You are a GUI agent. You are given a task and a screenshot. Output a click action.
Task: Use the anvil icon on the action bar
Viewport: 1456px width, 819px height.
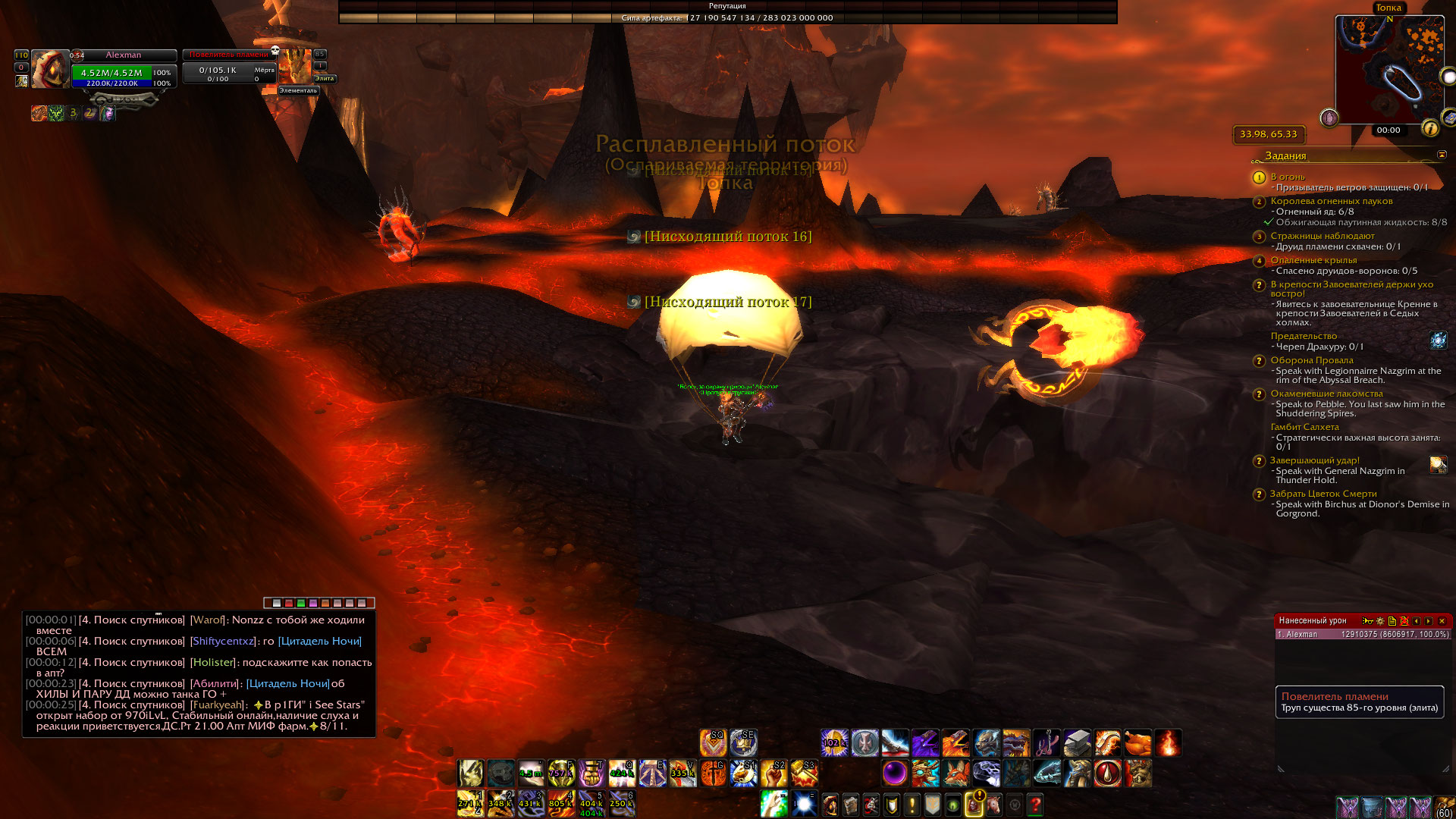[1077, 743]
